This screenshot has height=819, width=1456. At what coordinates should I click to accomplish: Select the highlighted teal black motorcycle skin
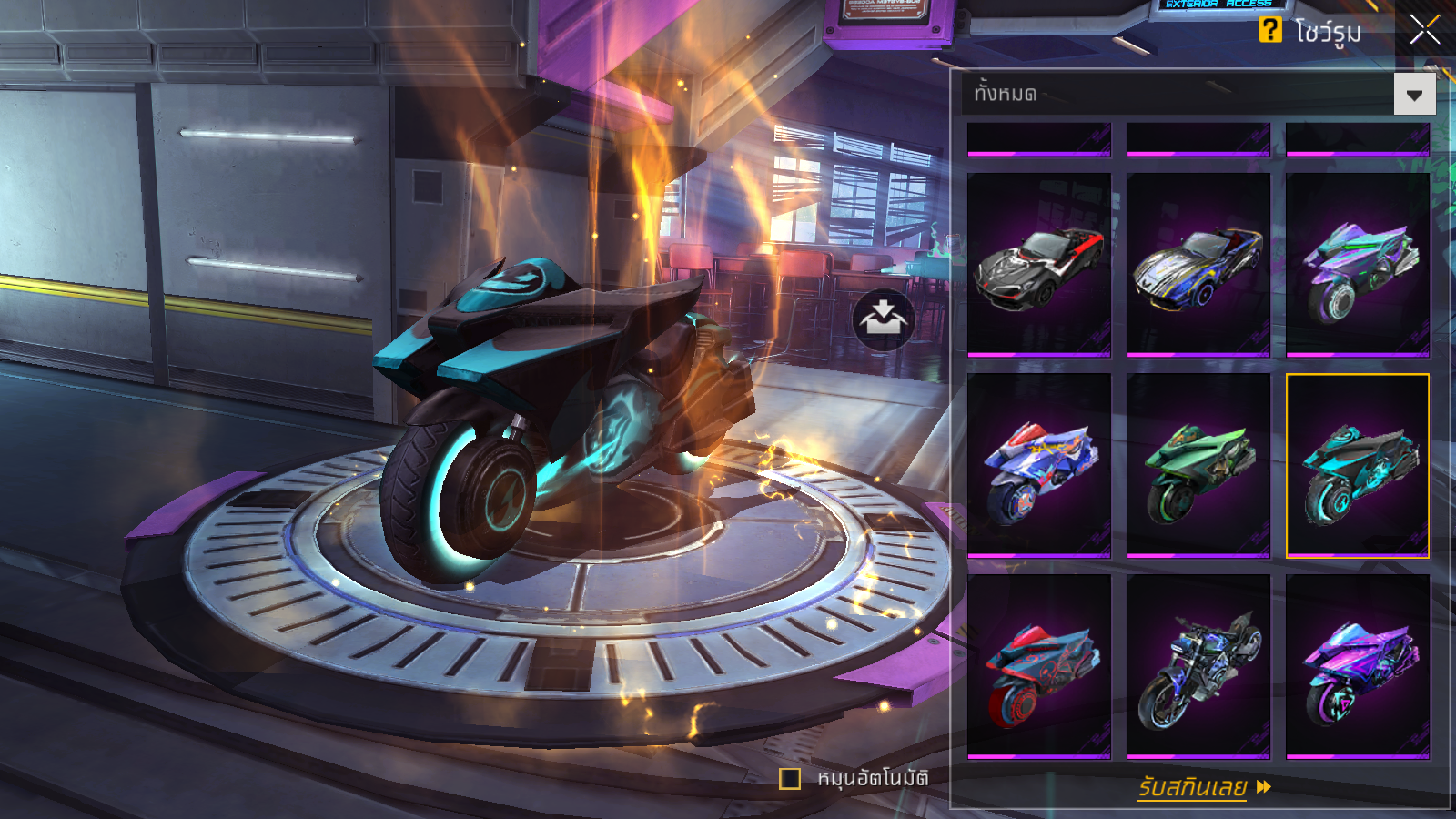(x=1357, y=465)
